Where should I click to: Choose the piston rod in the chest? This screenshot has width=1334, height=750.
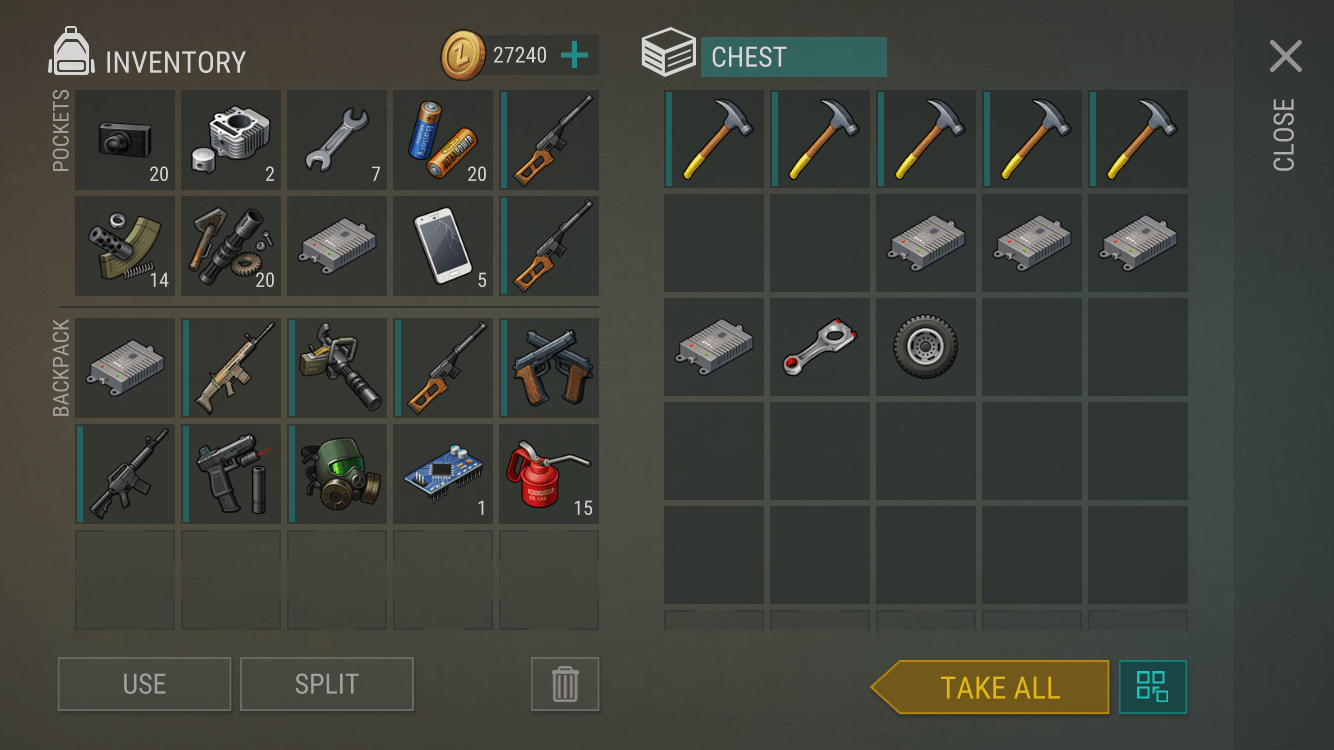[x=820, y=347]
